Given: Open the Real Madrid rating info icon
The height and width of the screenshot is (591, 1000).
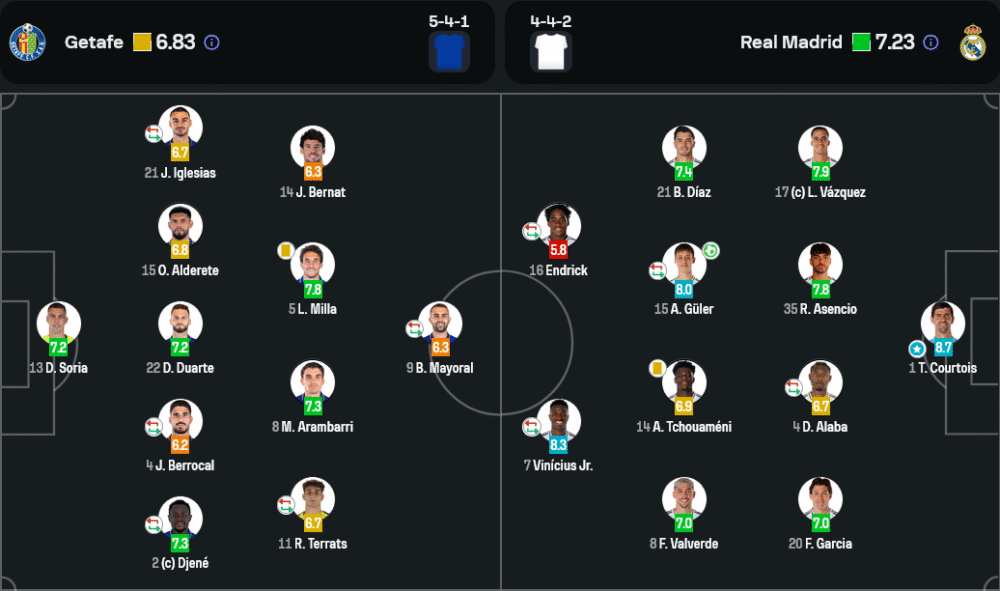Looking at the screenshot, I should tap(931, 43).
